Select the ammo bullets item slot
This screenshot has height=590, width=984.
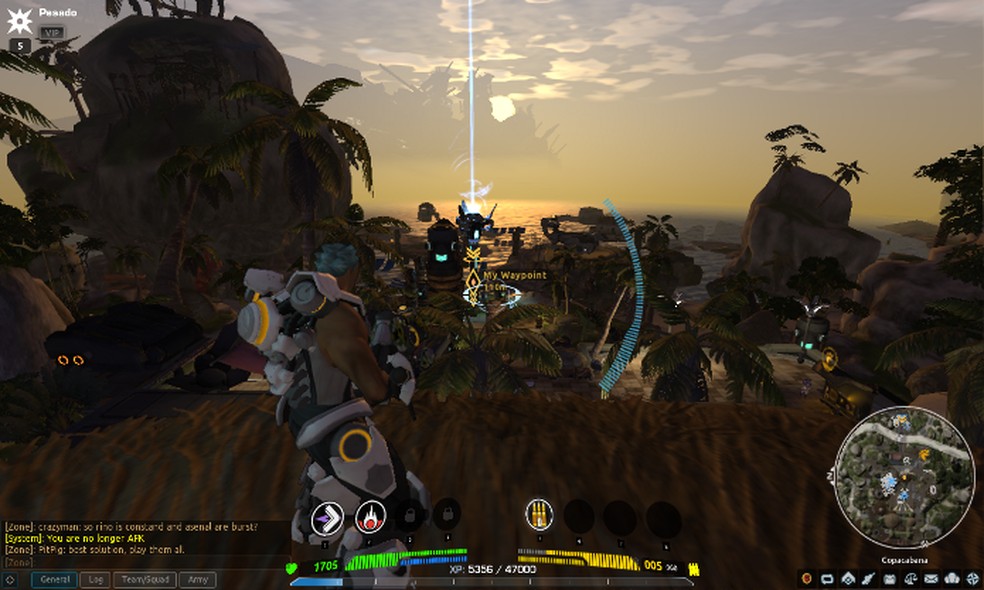pos(540,515)
